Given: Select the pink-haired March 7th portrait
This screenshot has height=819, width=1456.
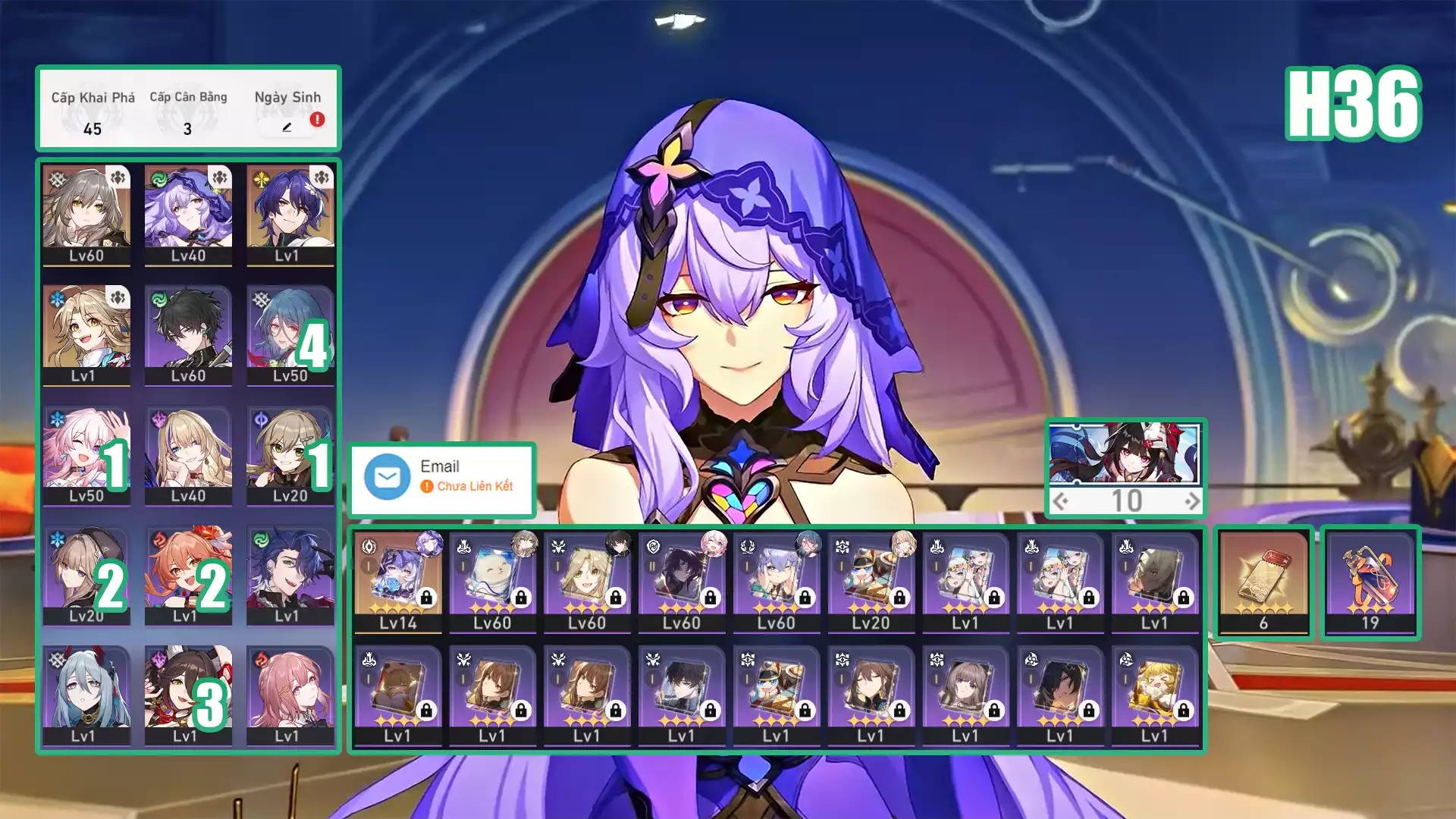Looking at the screenshot, I should (86, 455).
